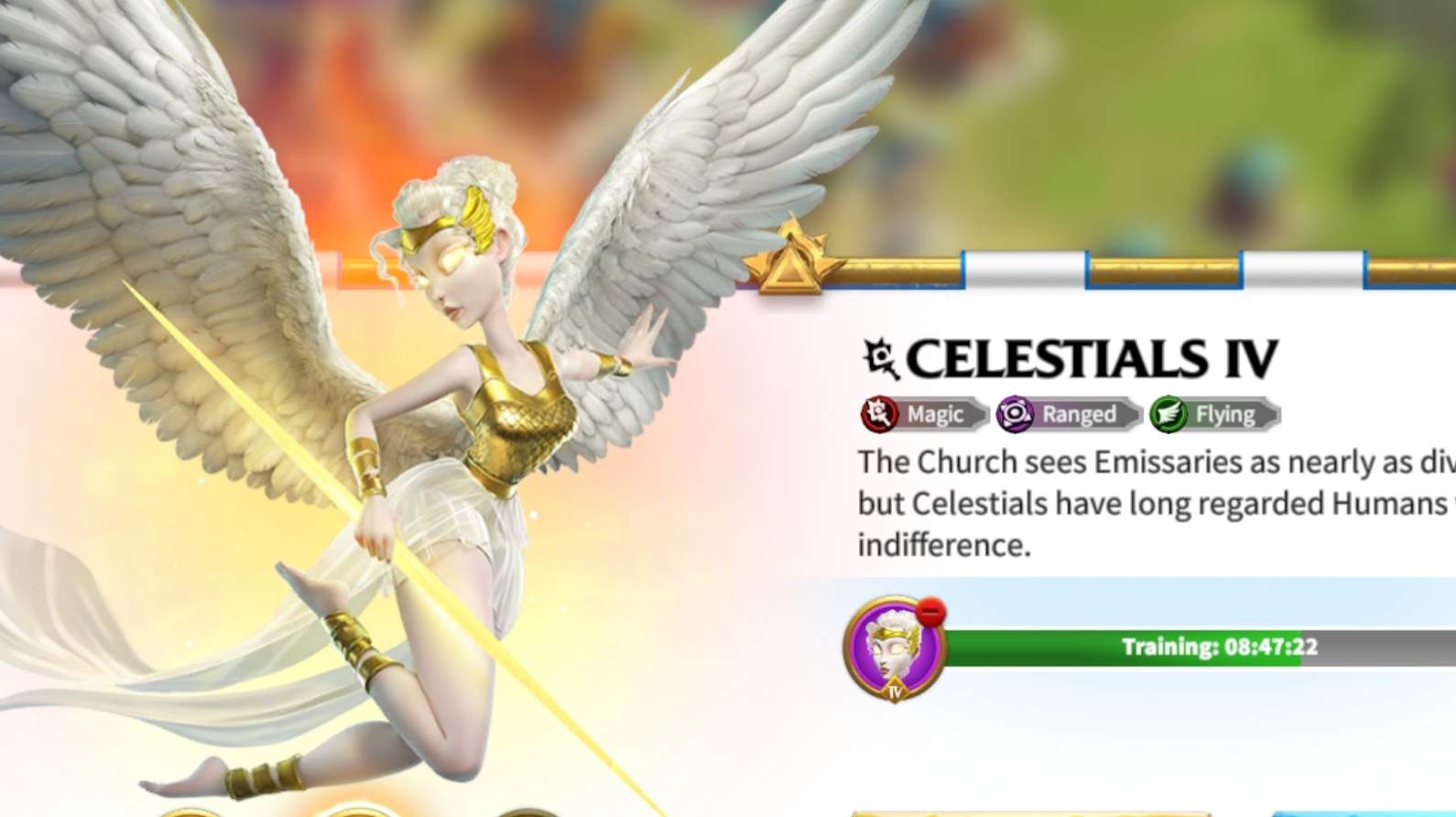Show the Magic trait tag details

(923, 415)
